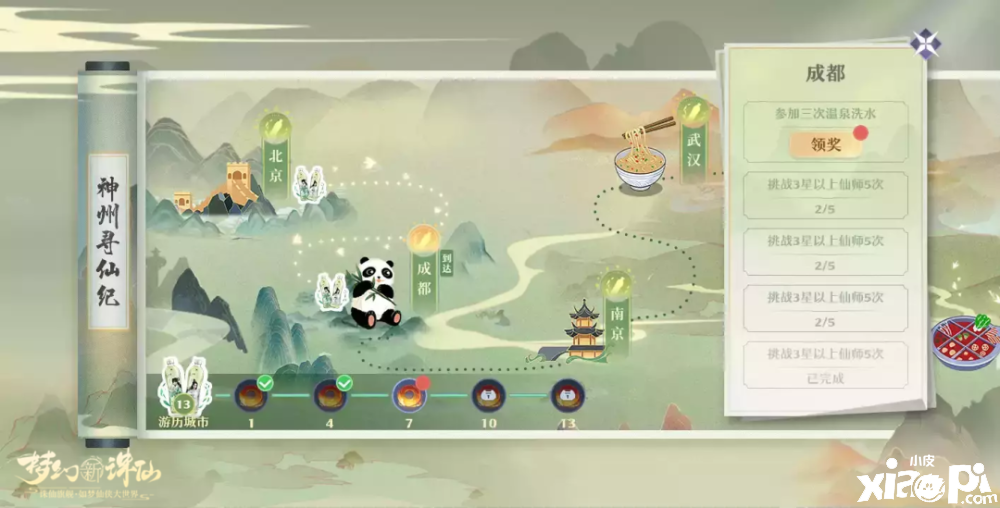Claim reward with the 领奖 button
The width and height of the screenshot is (1000, 508).
[825, 144]
